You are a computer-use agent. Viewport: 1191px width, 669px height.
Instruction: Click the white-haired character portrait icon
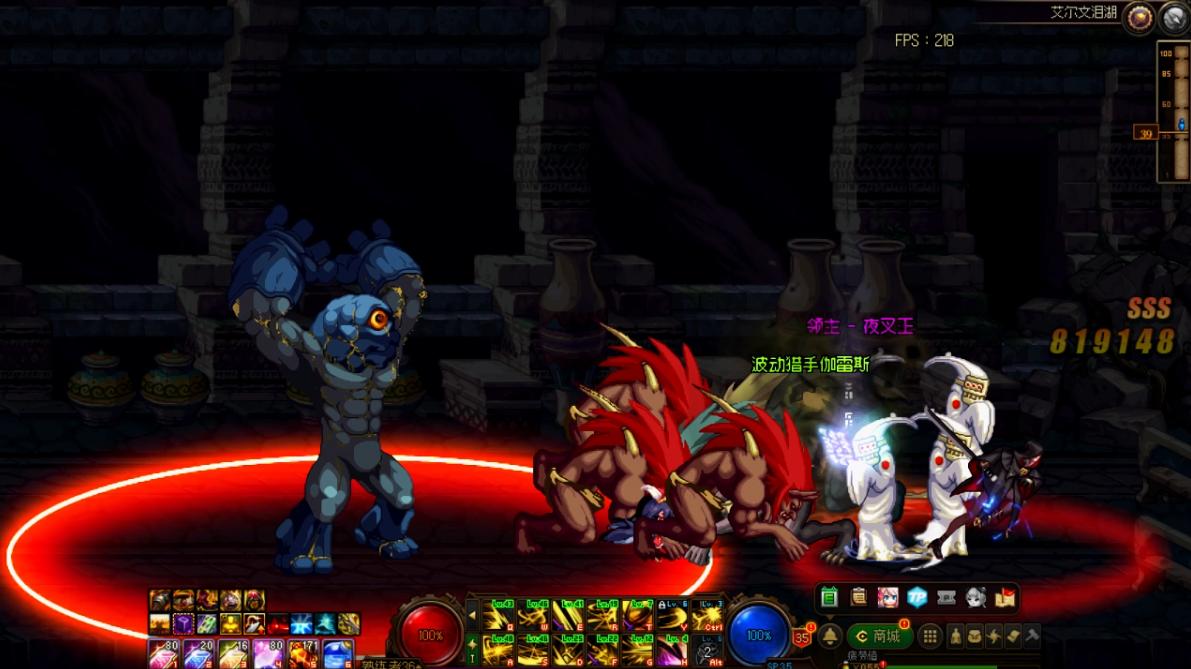(976, 598)
